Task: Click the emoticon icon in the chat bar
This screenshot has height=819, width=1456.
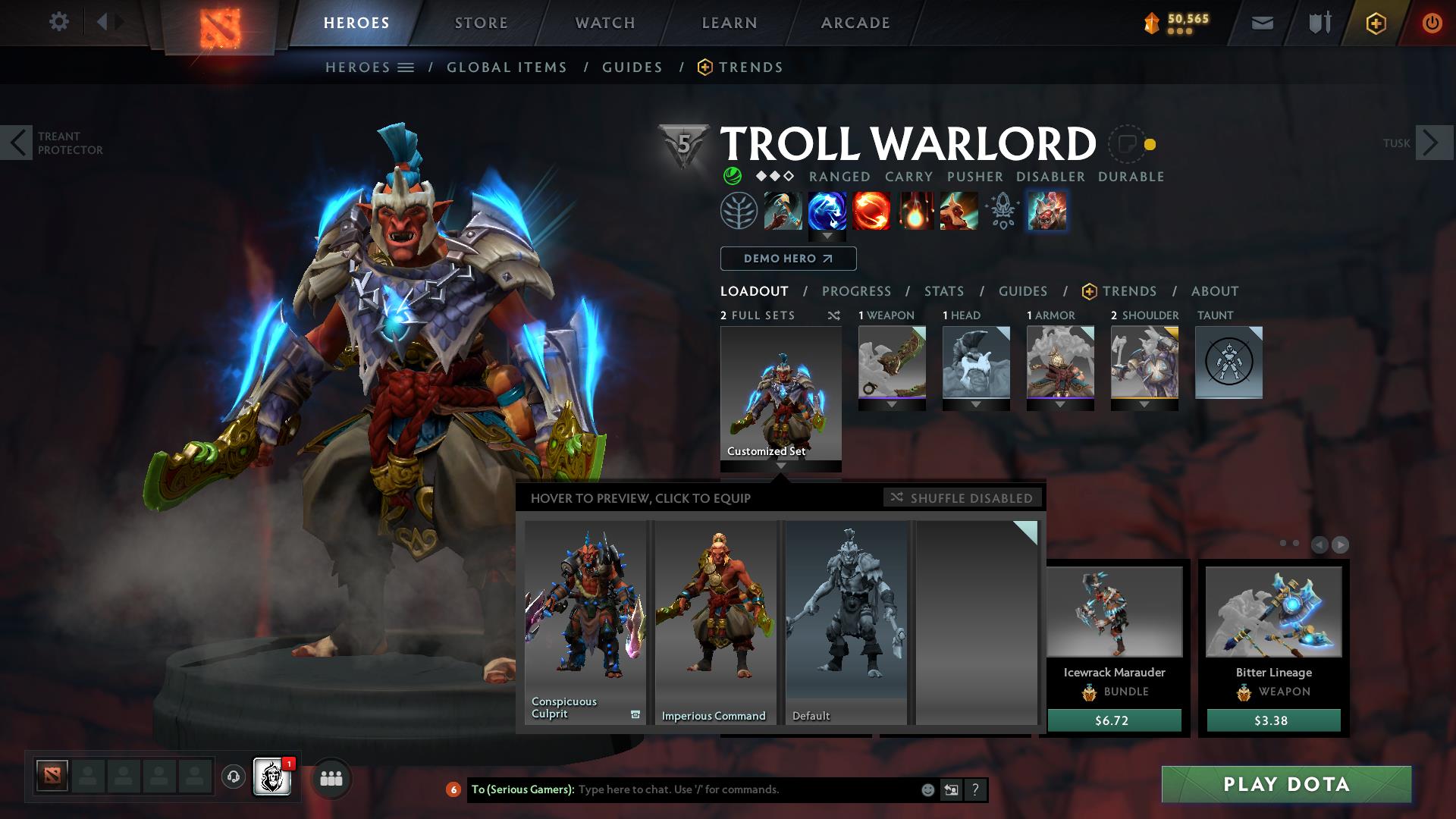Action: click(927, 789)
